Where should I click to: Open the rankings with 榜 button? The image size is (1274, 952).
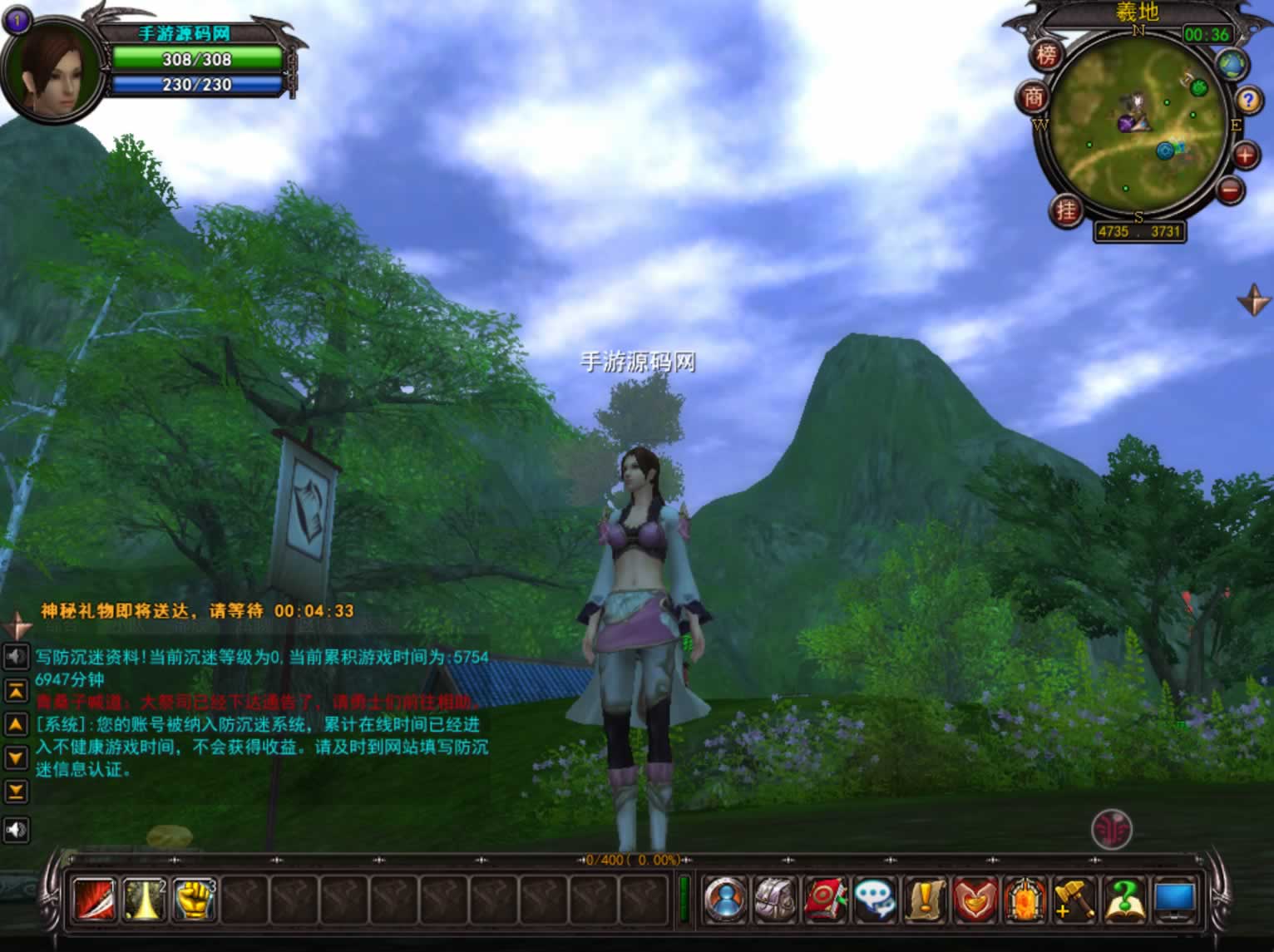pyautogui.click(x=1046, y=56)
